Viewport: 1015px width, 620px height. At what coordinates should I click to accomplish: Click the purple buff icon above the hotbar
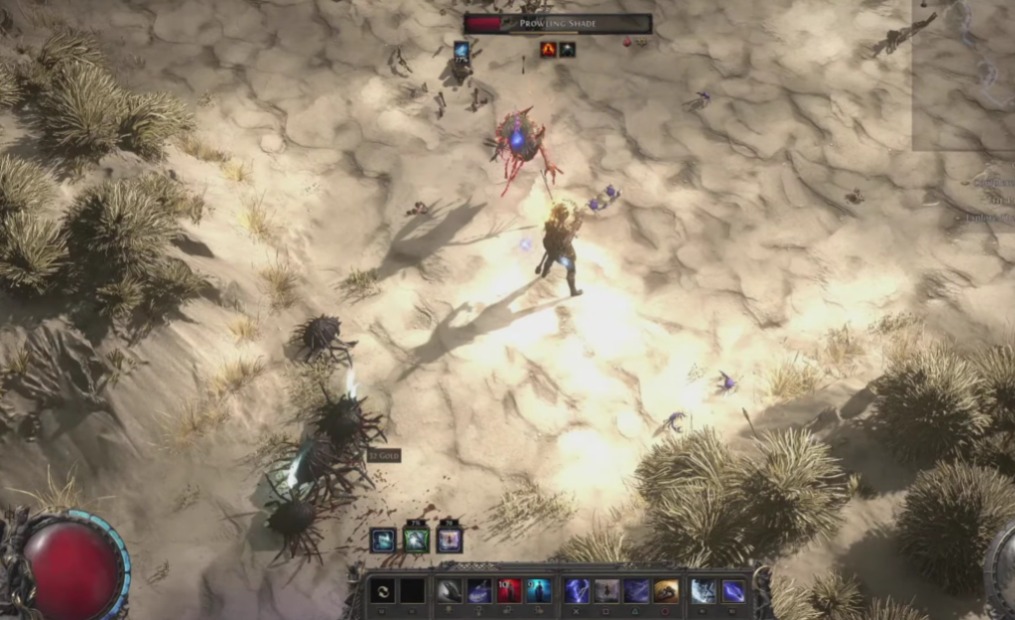(449, 540)
